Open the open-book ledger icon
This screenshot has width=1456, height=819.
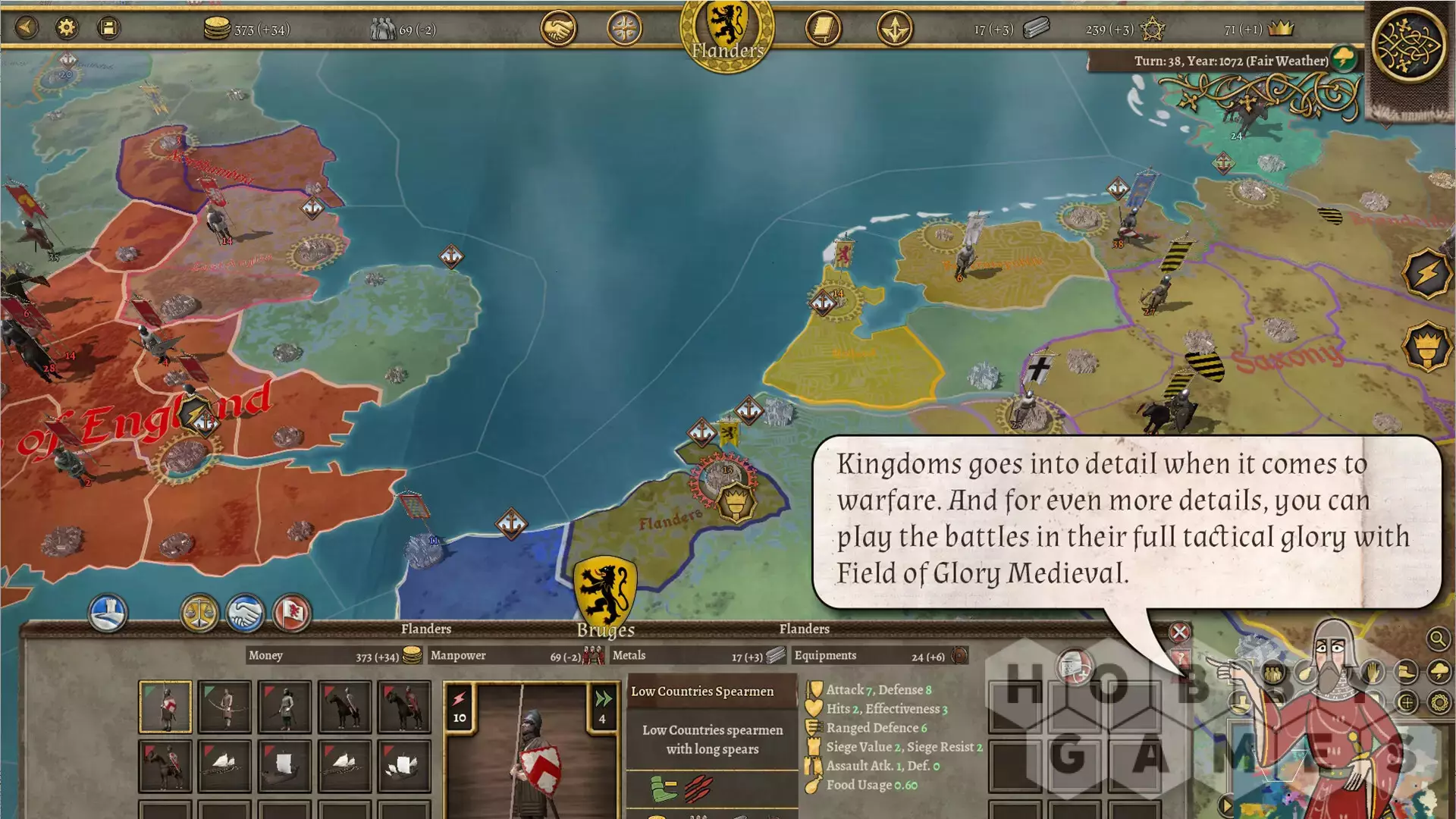click(x=823, y=30)
